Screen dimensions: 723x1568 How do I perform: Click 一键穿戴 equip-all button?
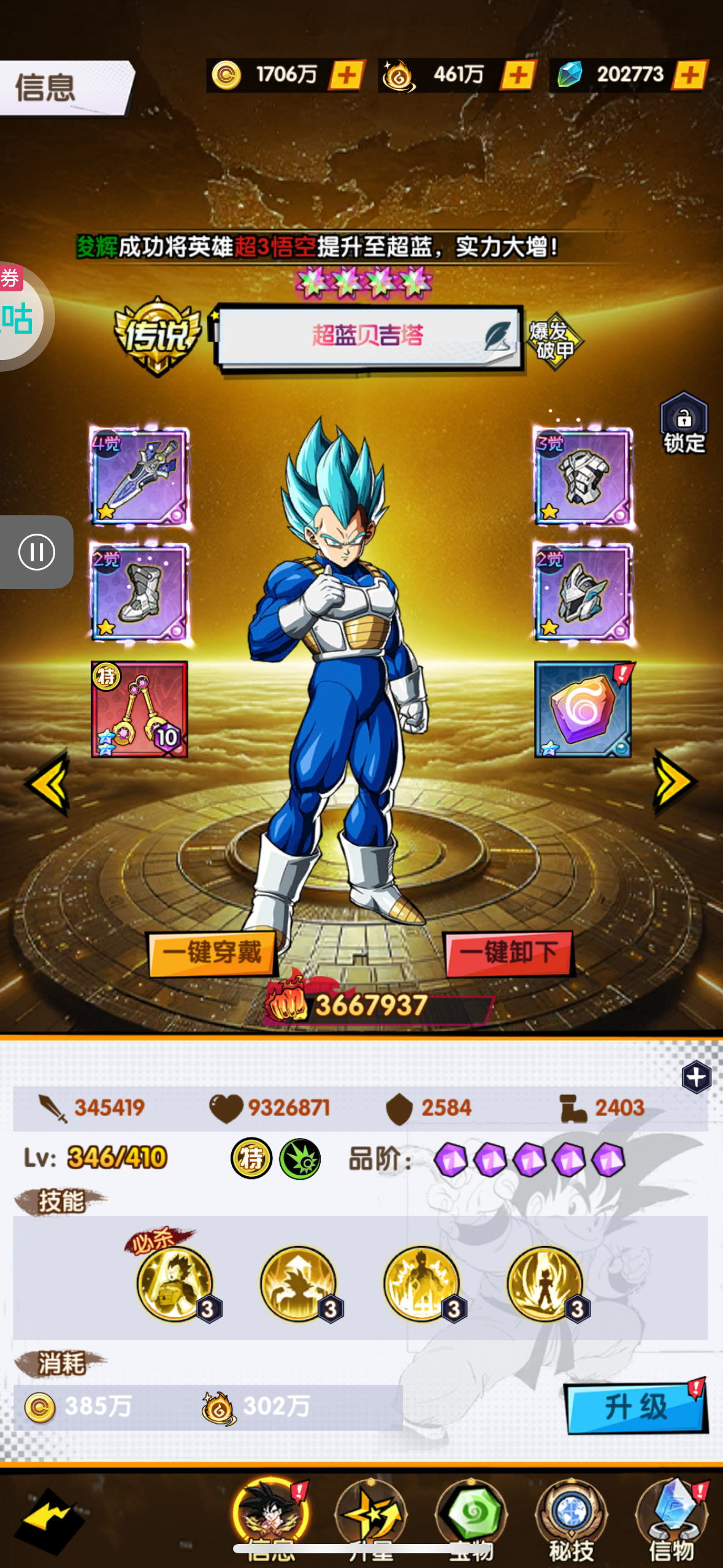click(212, 953)
